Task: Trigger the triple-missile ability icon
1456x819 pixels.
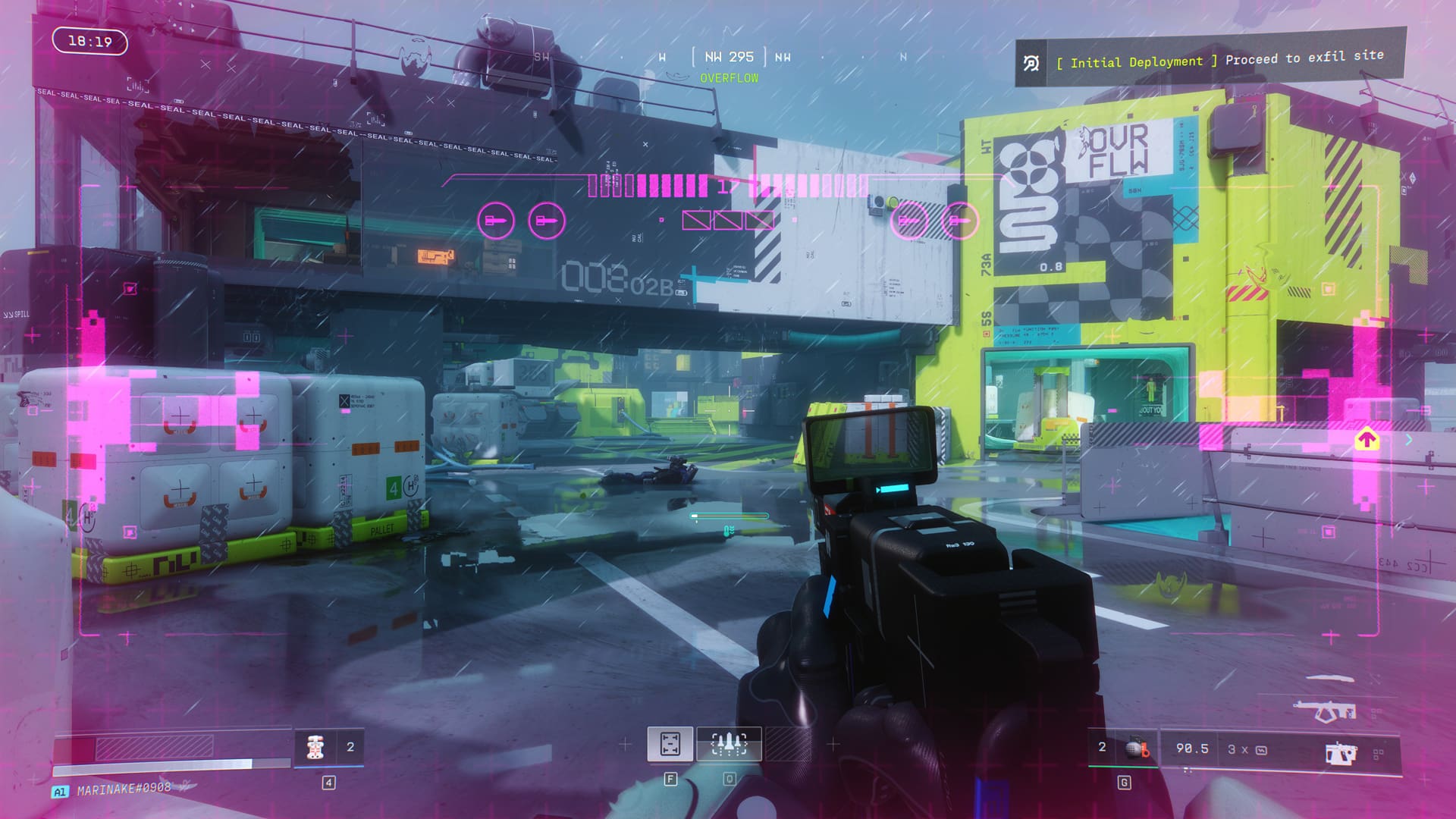Action: point(729,744)
